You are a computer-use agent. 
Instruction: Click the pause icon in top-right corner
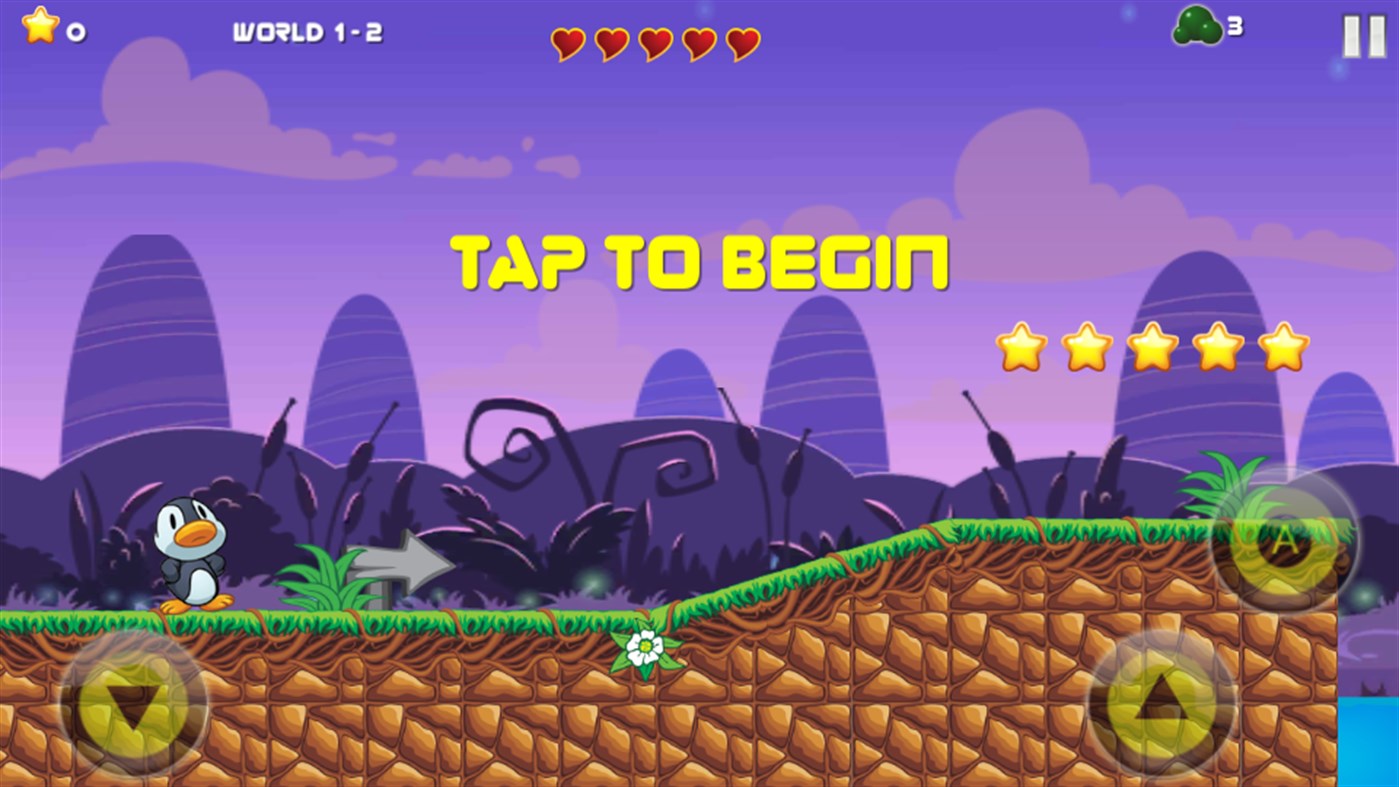[x=1362, y=36]
